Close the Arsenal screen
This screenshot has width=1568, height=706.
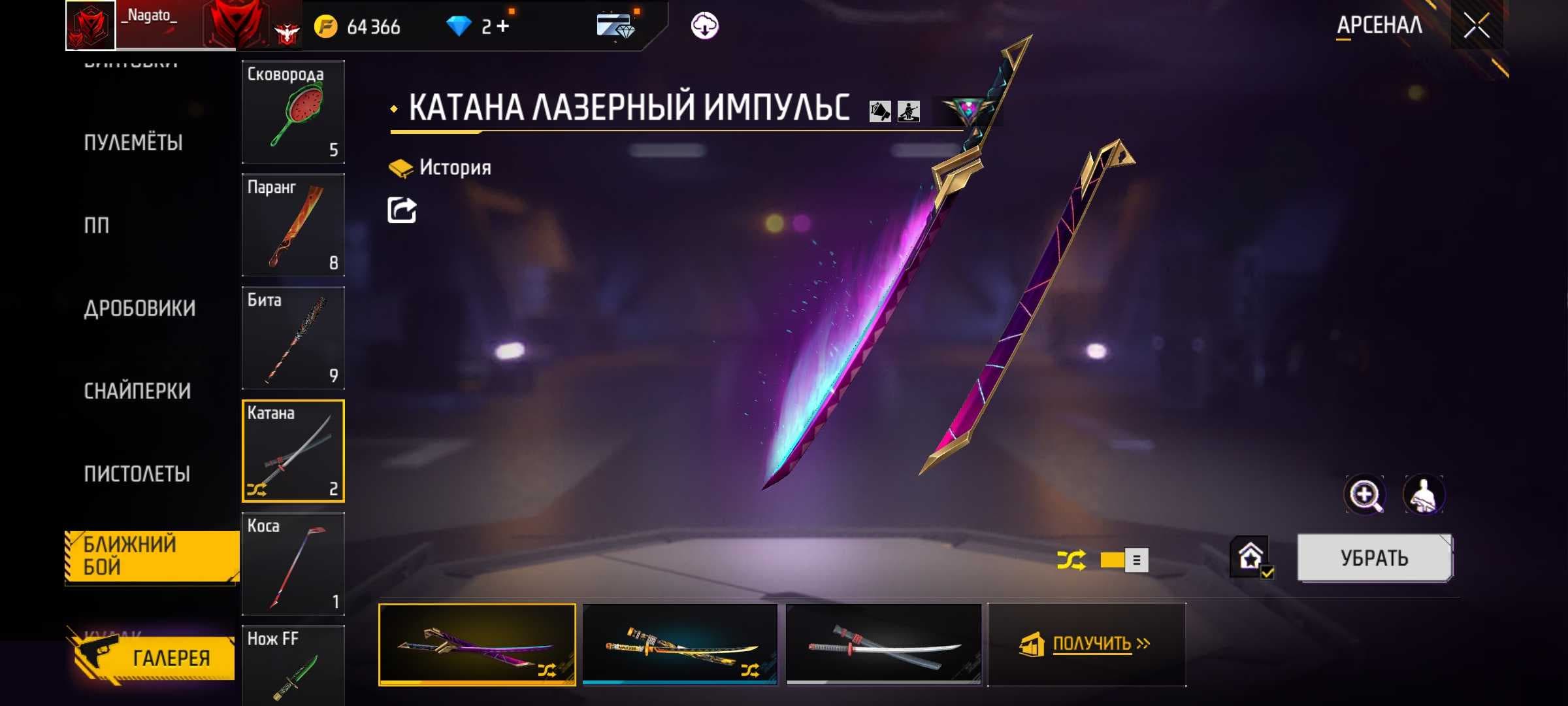(1477, 26)
